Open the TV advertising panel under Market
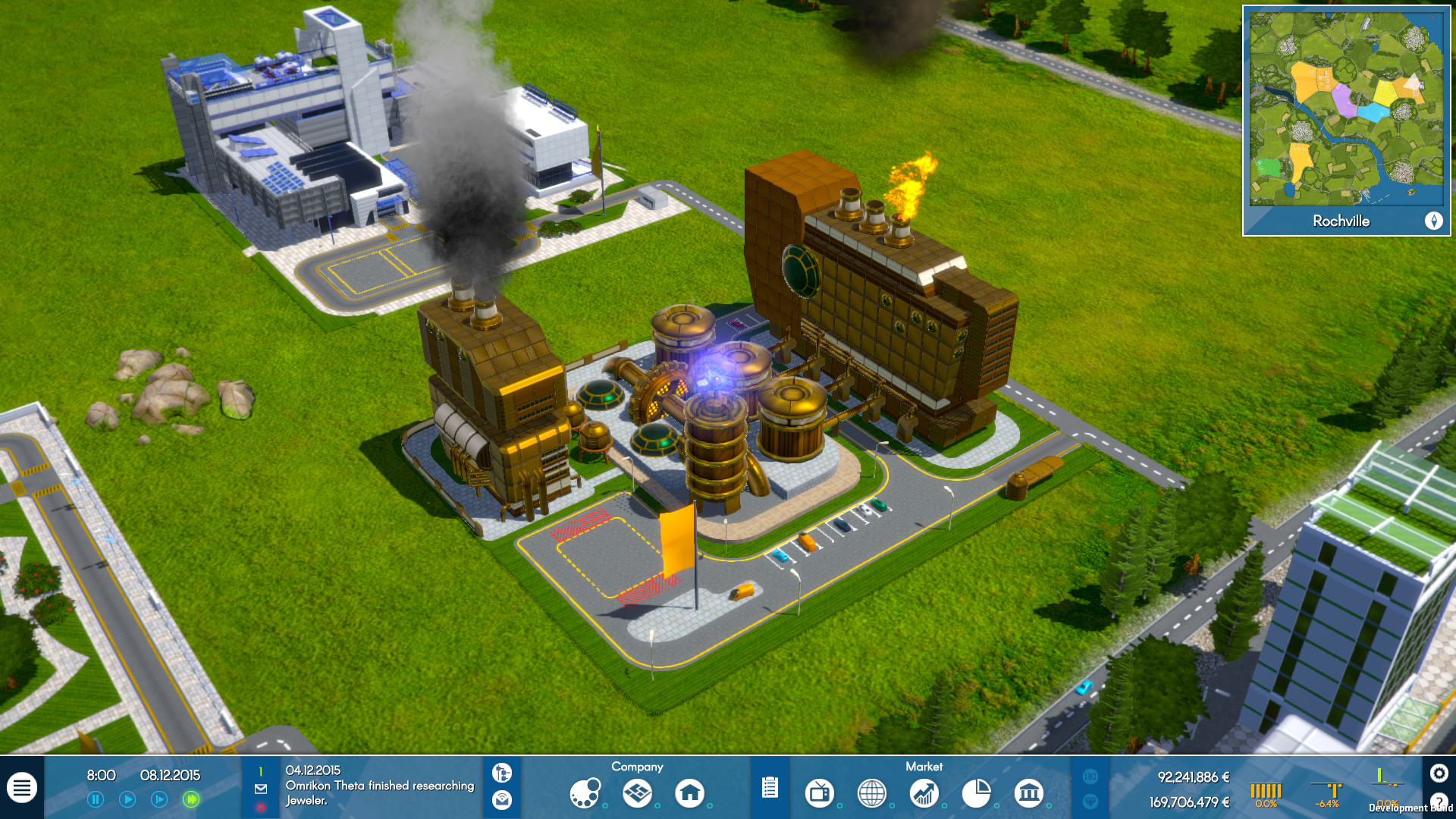 819,793
